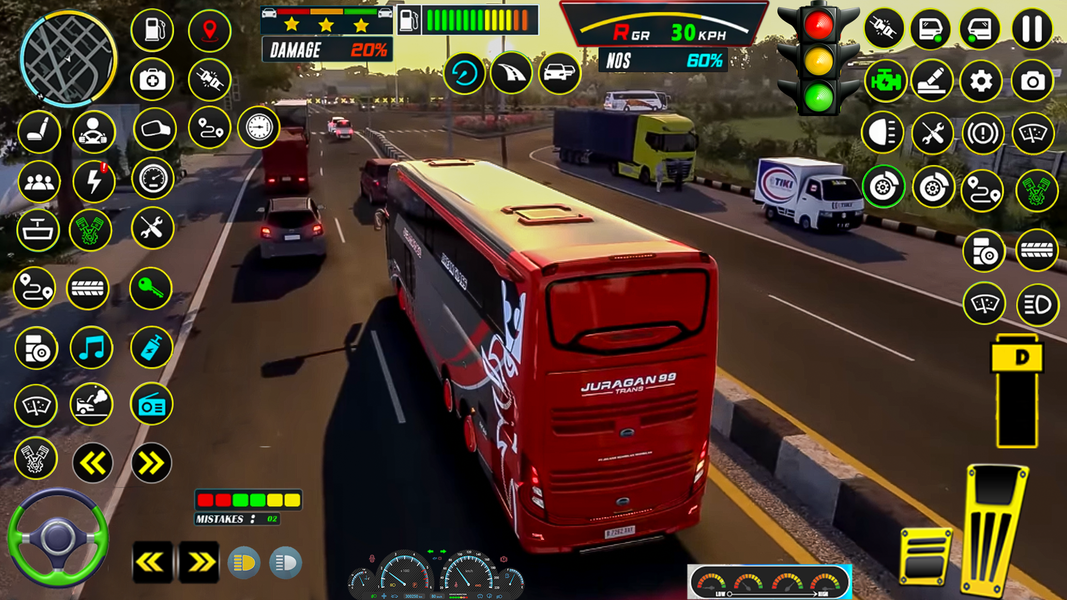Select the smoking car breakdown icon
This screenshot has width=1067, height=600.
coord(92,404)
